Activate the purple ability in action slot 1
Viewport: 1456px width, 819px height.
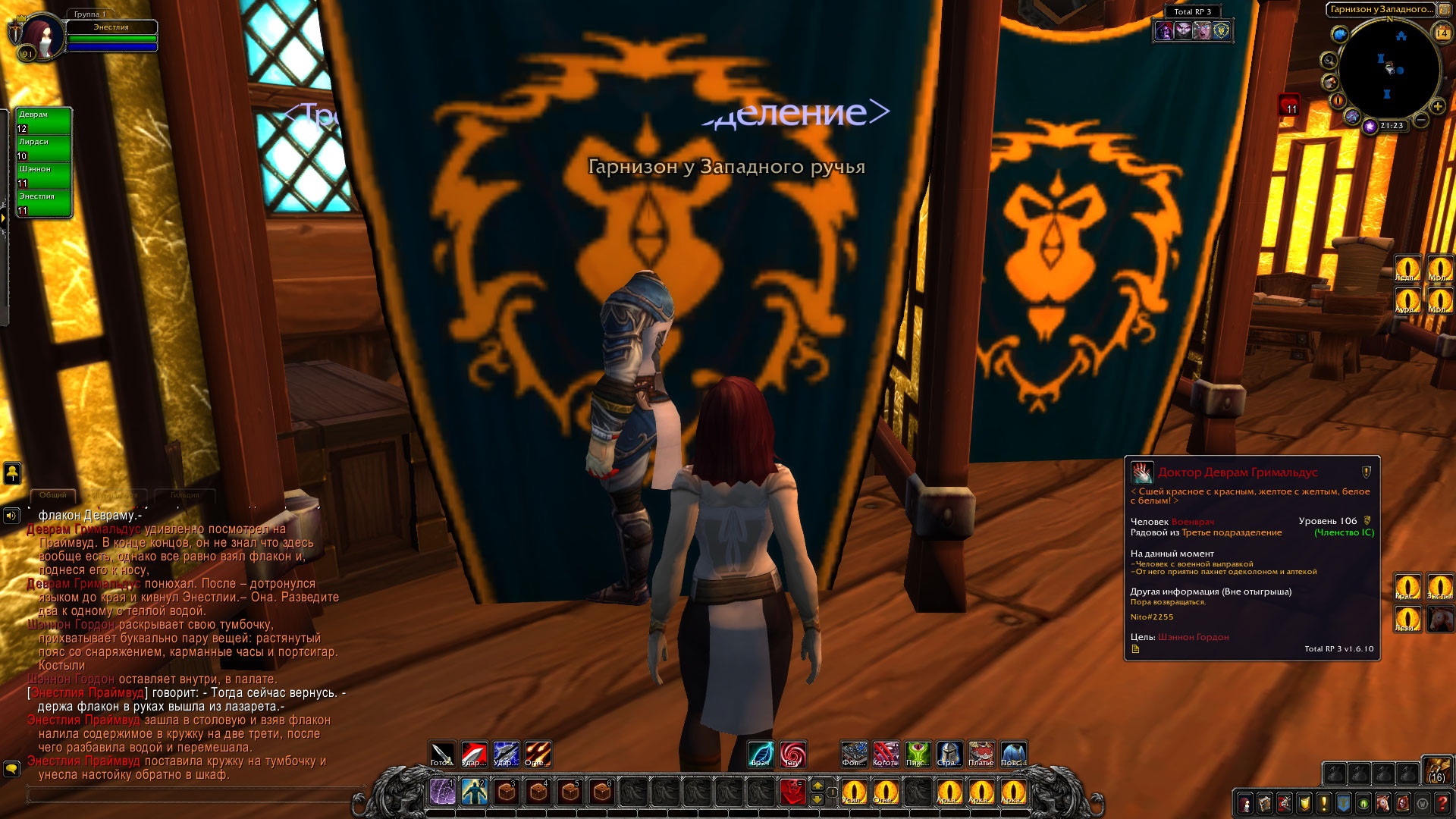[x=442, y=792]
